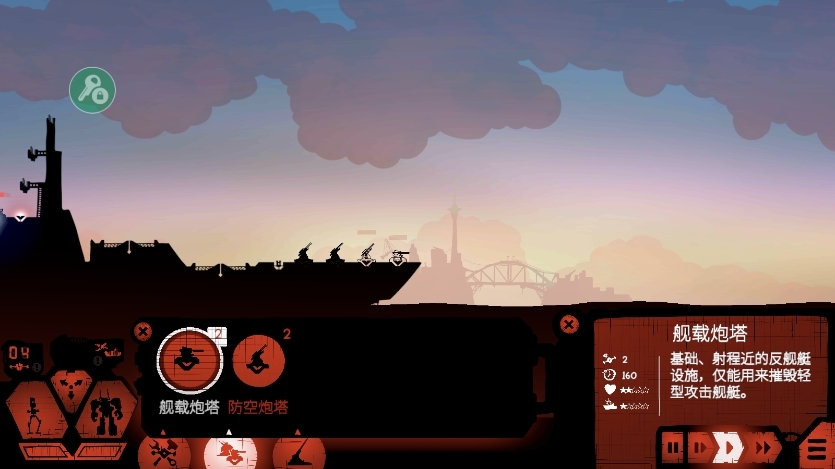
Task: Open the lamp-shaped build category on the right
Action: pos(298,453)
